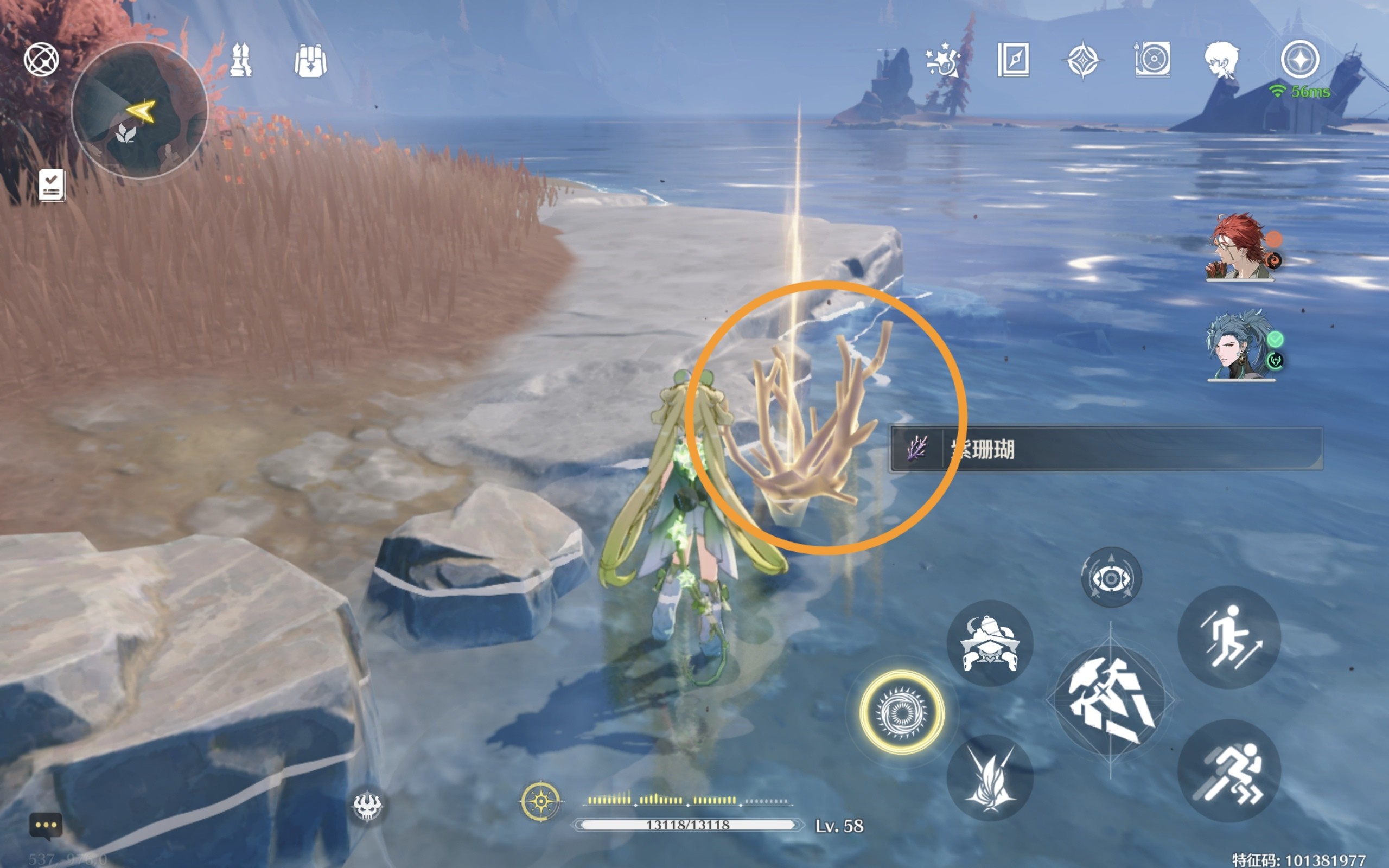1389x868 pixels.
Task: Open the circular minimap
Action: [x=139, y=110]
